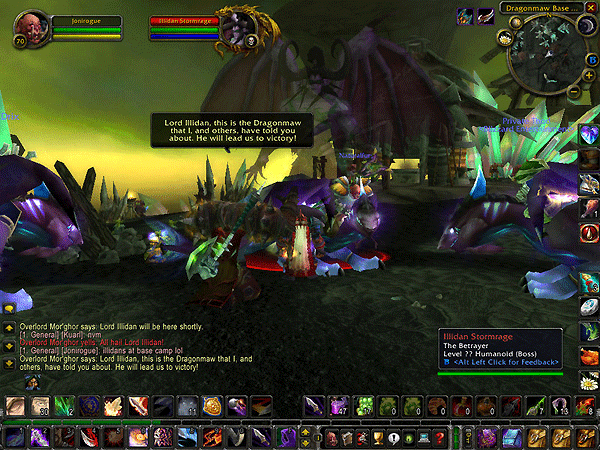Open the backpack bag slot
Image resolution: width=600 pixels, height=450 pixels.
pos(590,437)
